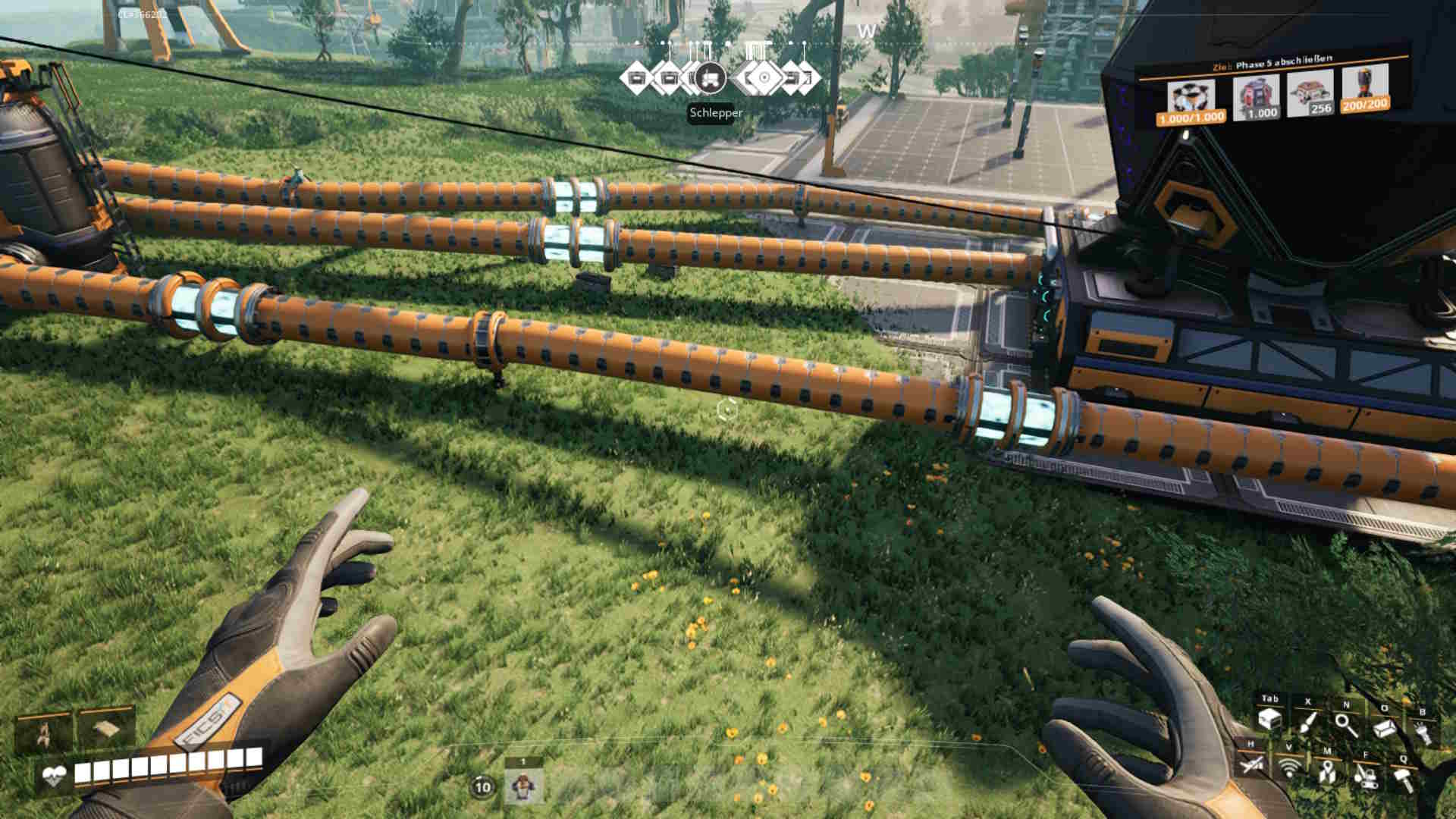Click the flat tan item equipment slot

pos(106,728)
